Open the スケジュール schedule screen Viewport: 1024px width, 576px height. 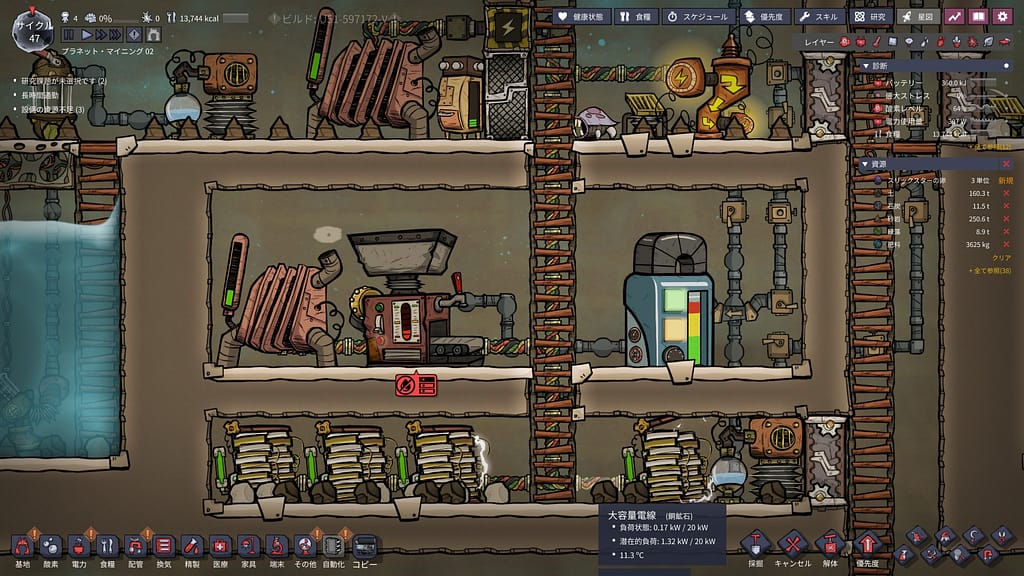tap(699, 16)
